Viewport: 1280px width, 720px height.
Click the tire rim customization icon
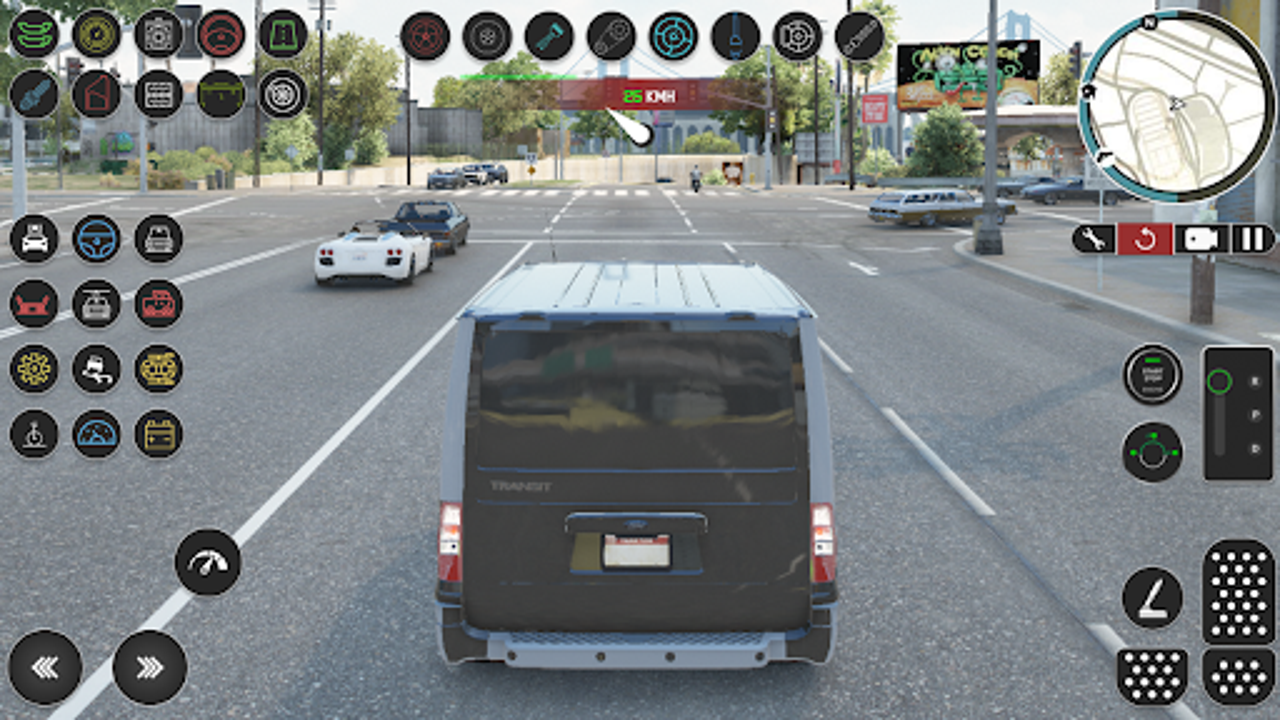point(280,95)
